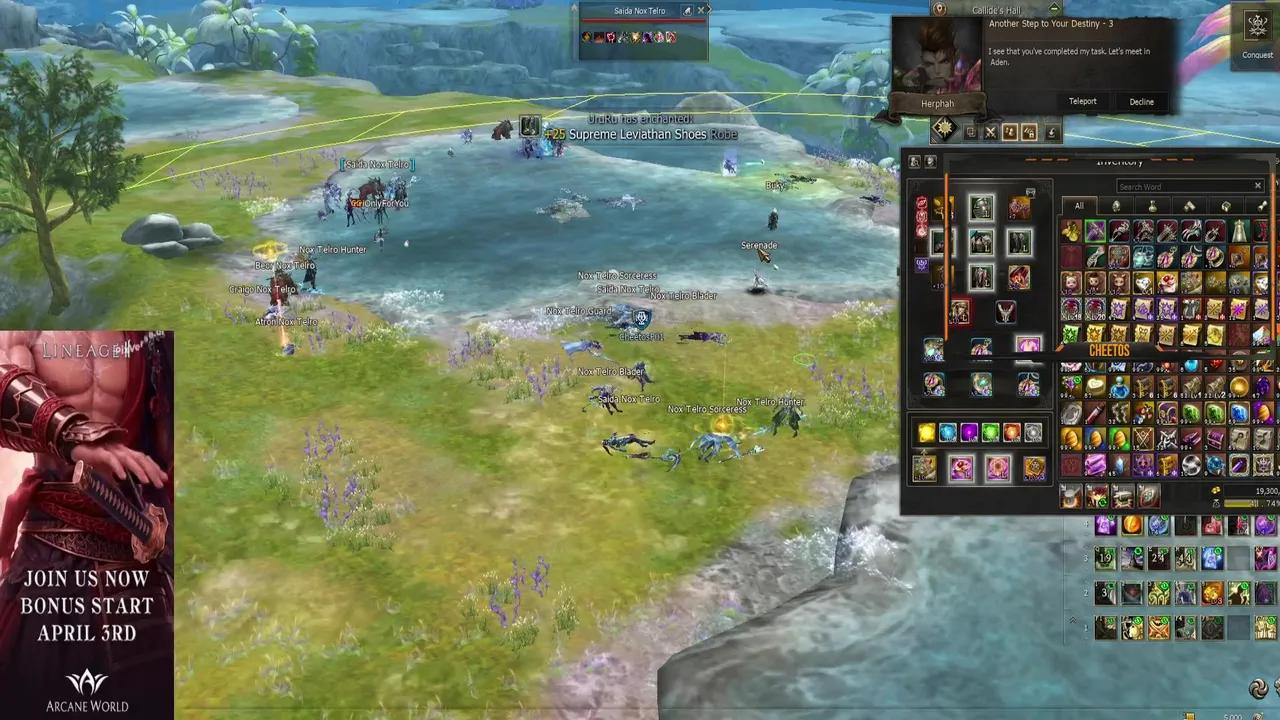
Task: Click the circular refresh icon at bottom right
Action: tap(1258, 688)
